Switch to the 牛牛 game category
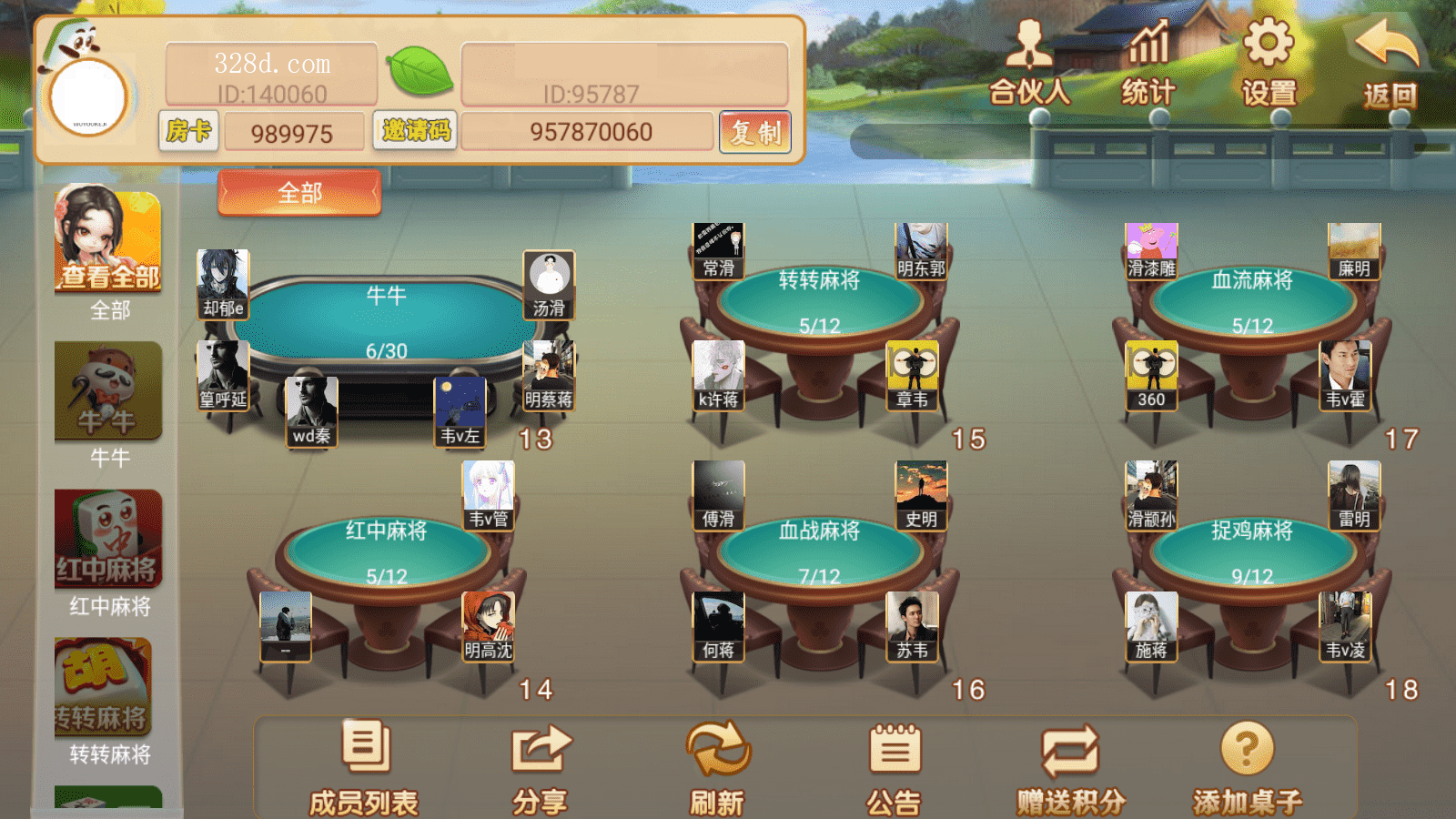Image resolution: width=1456 pixels, height=819 pixels. 108,391
